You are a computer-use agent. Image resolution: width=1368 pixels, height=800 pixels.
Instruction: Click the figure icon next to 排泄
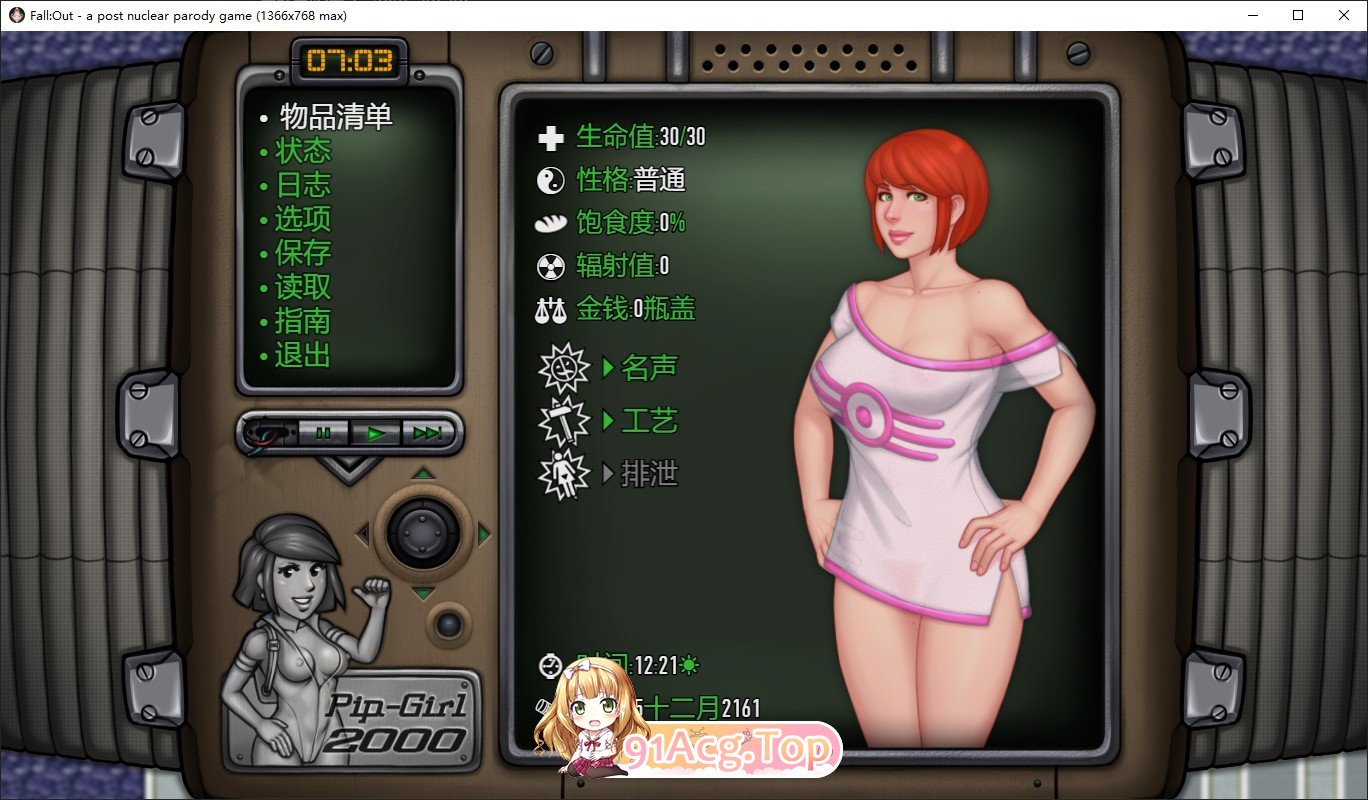(x=564, y=475)
